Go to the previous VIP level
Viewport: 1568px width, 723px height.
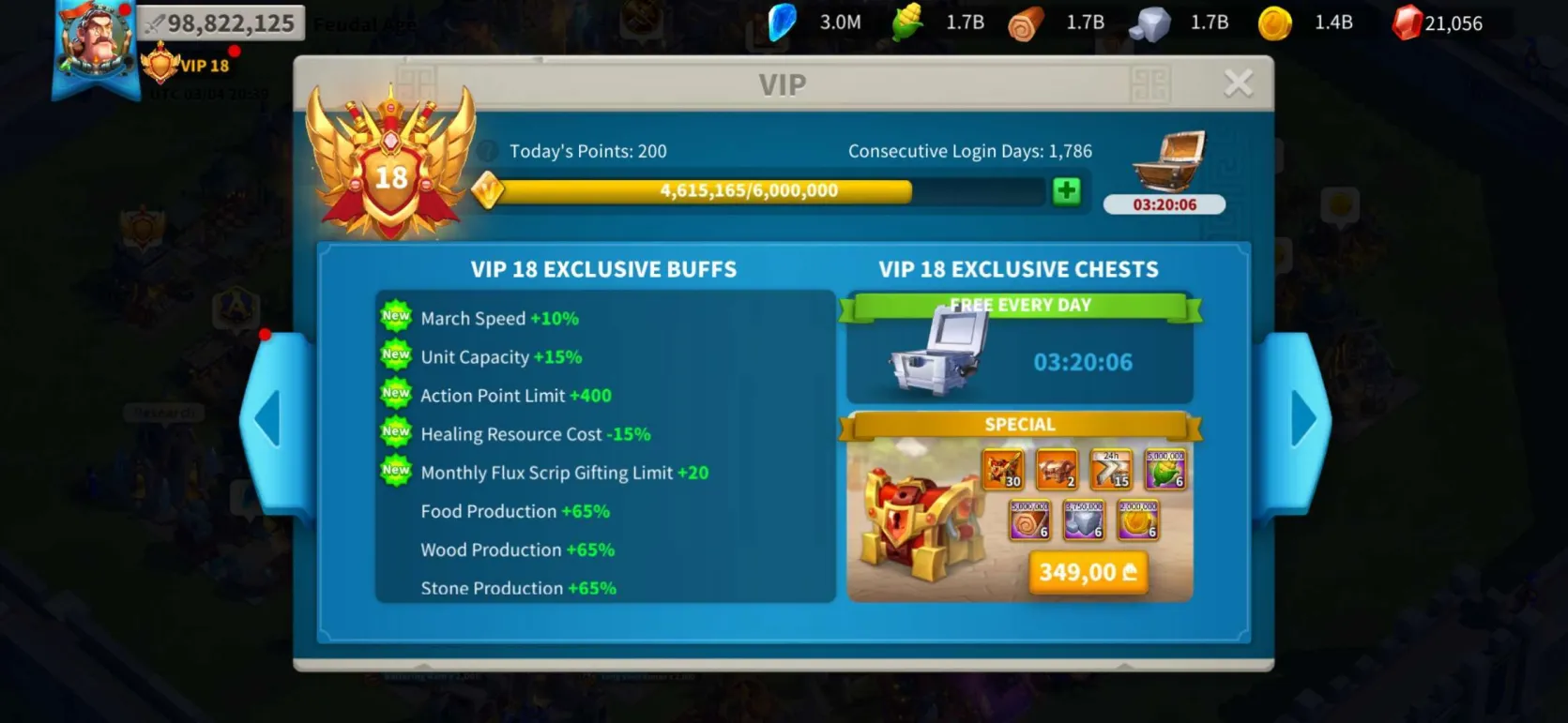coord(269,418)
